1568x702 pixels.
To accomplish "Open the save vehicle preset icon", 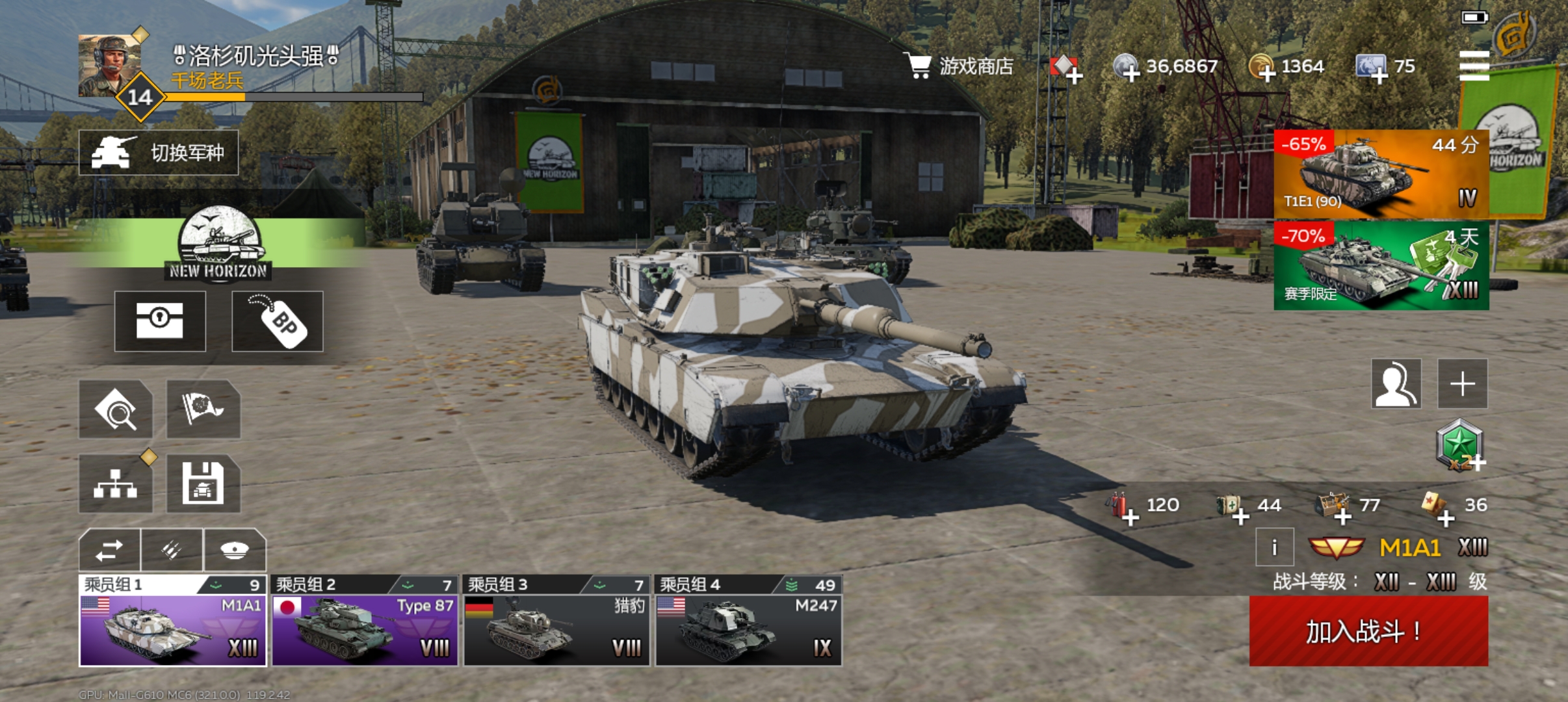I will pos(203,484).
